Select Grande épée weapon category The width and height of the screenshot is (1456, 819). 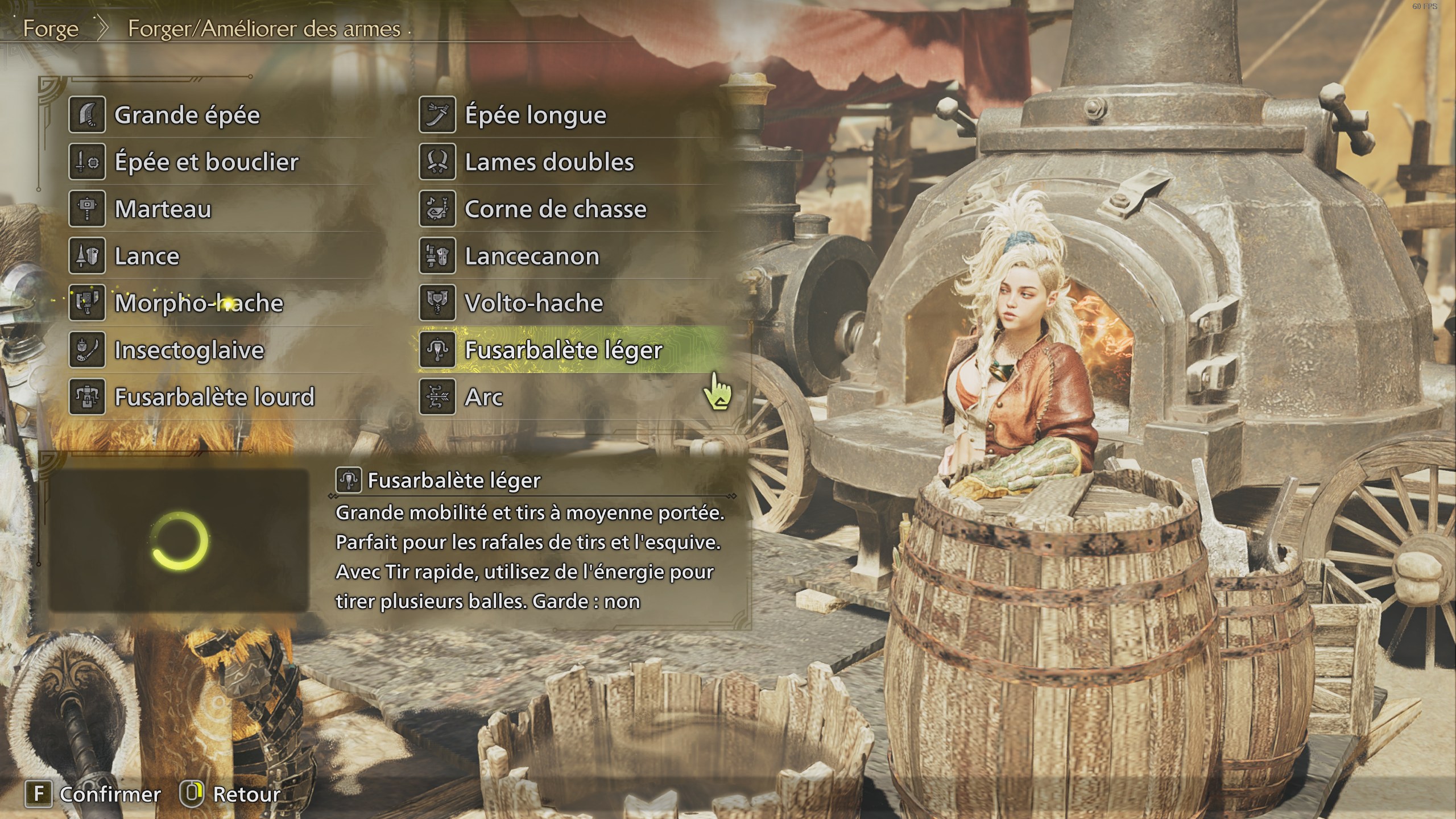coord(187,115)
